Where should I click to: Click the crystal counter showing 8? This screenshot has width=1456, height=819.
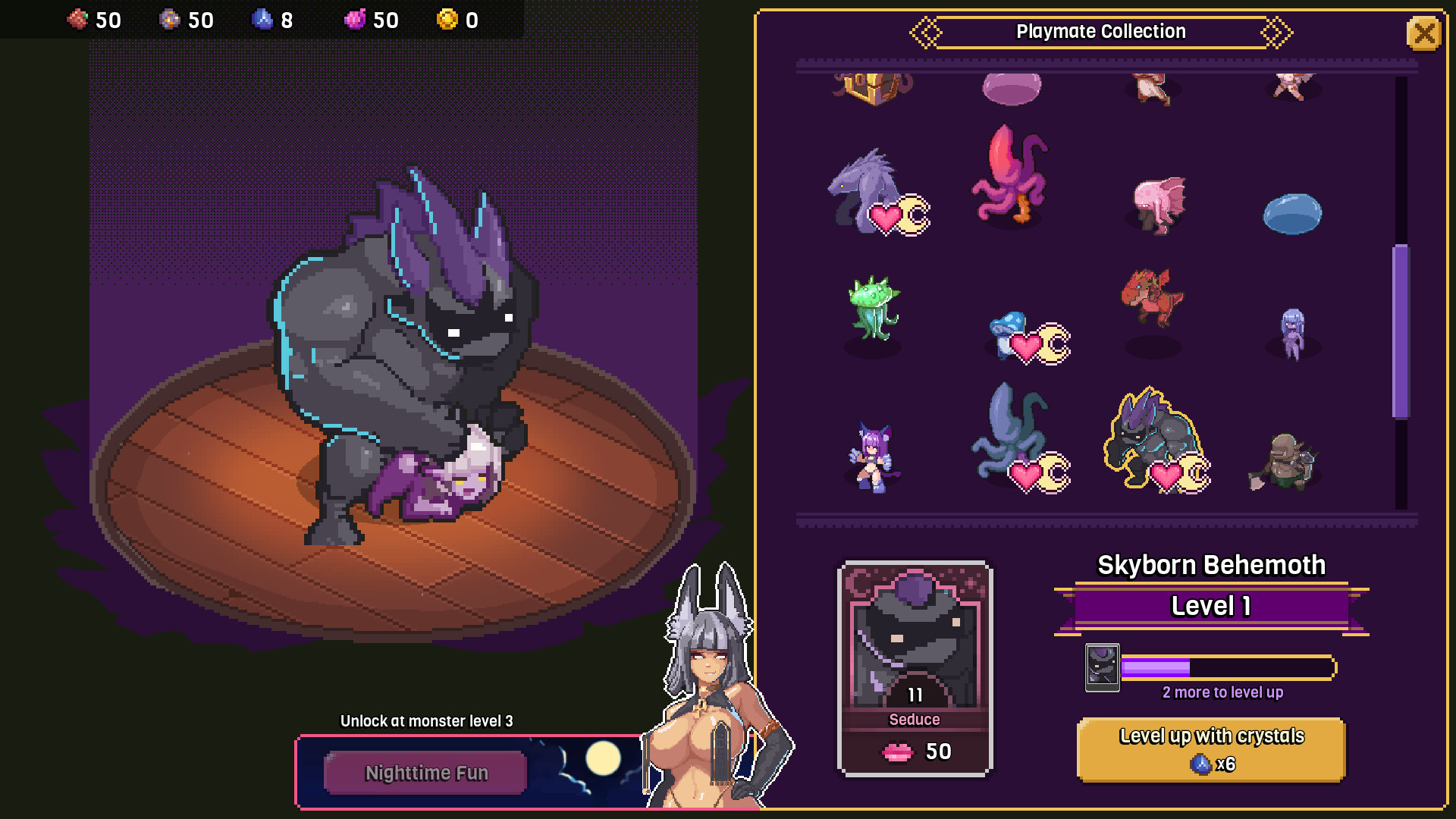click(x=273, y=20)
